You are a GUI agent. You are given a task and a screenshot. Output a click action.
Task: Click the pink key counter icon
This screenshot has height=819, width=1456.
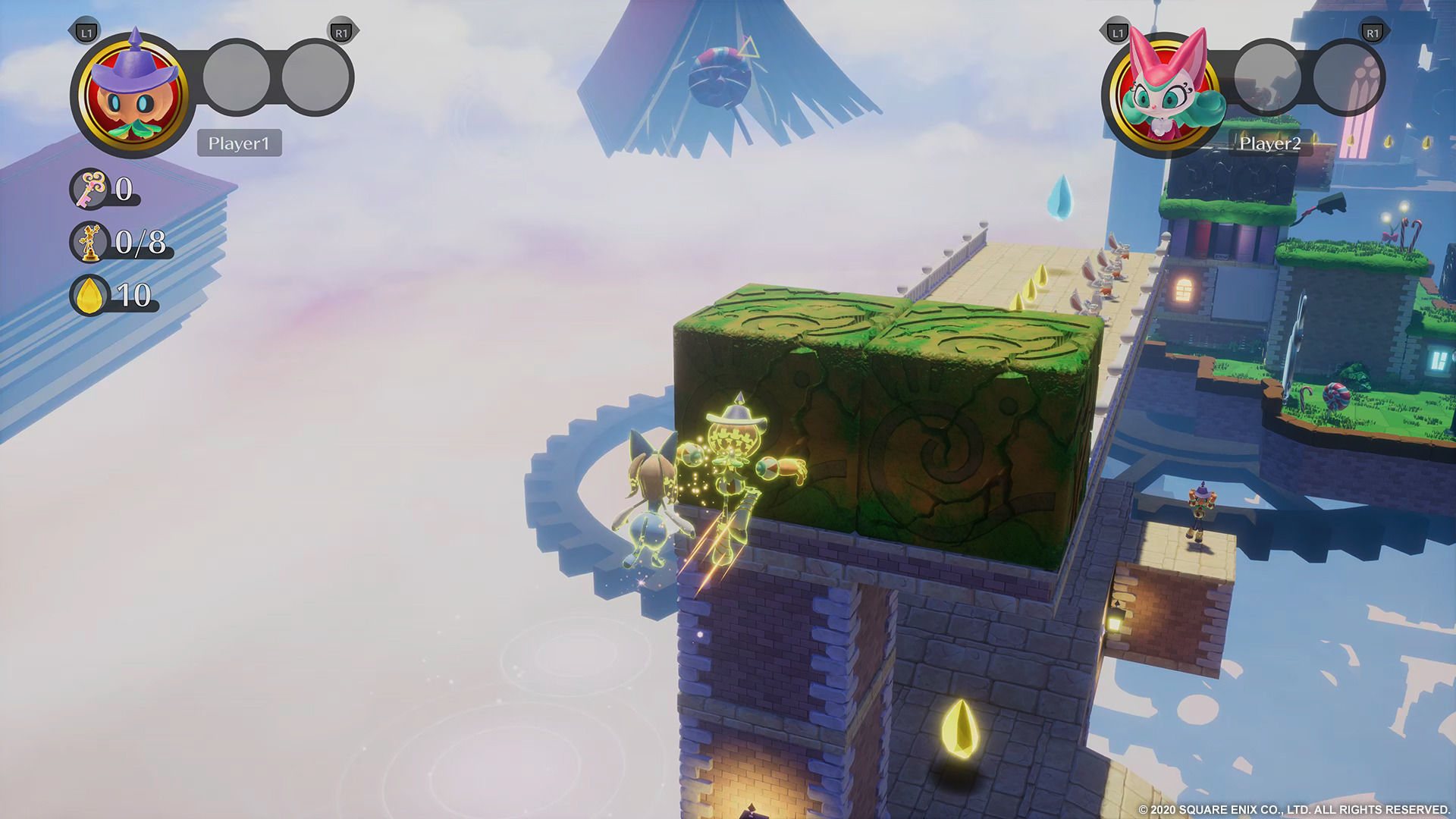point(91,189)
